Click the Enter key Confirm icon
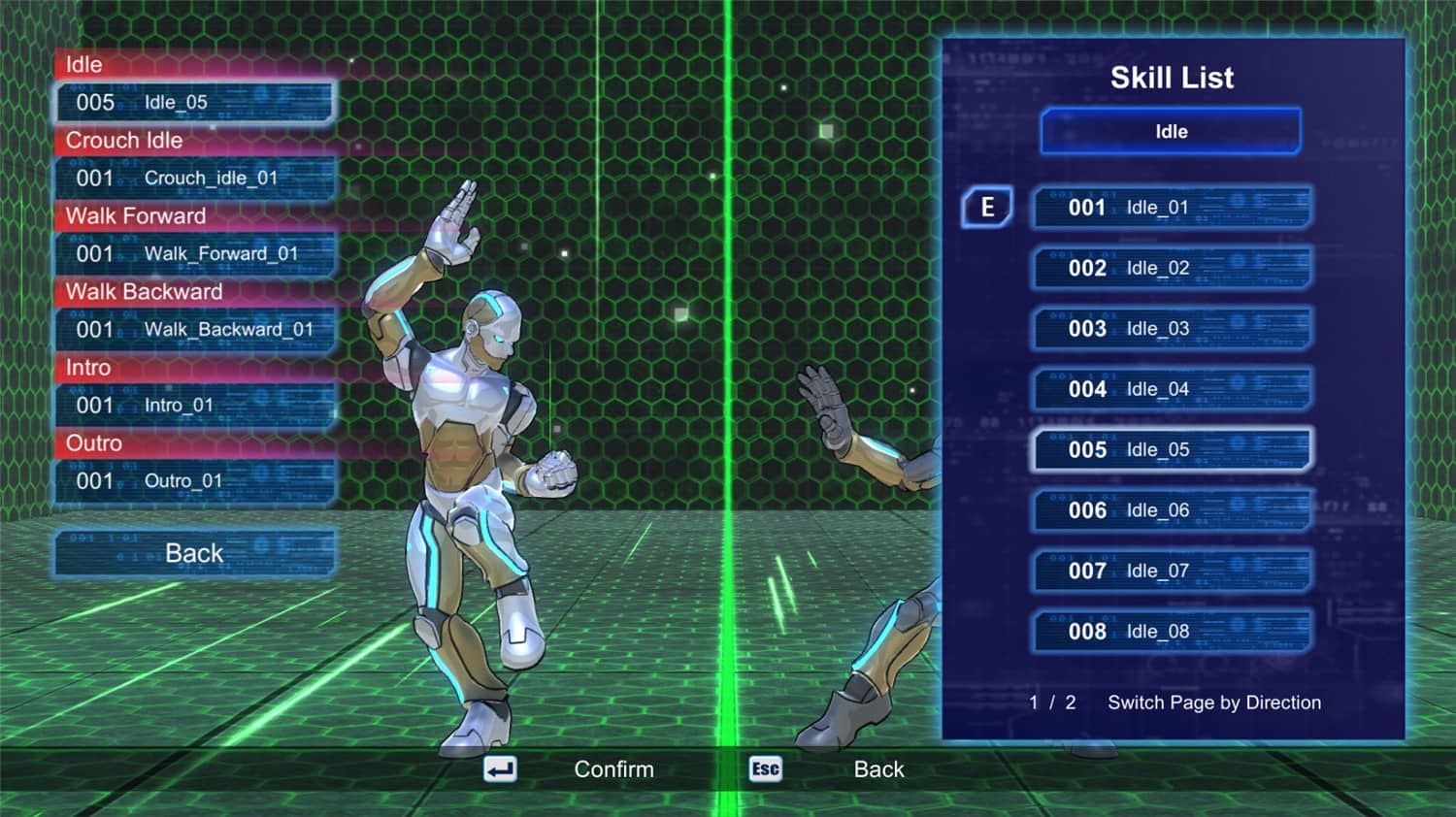Viewport: 1456px width, 817px height. 498,768
